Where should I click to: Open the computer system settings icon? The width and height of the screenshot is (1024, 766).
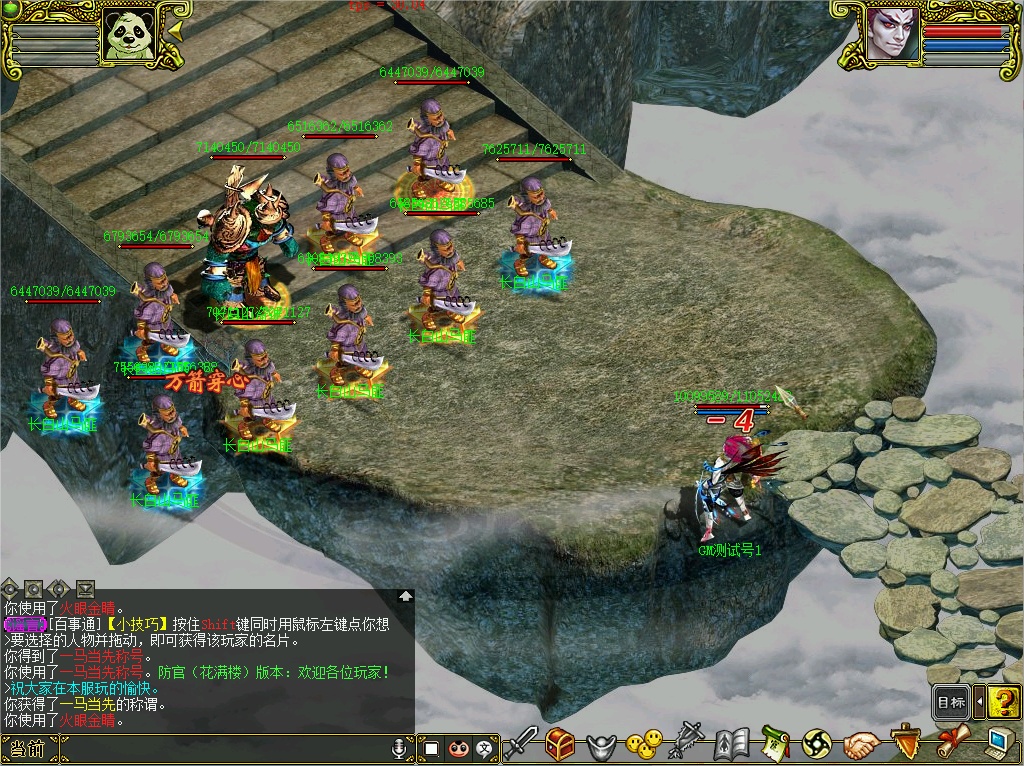pos(996,743)
